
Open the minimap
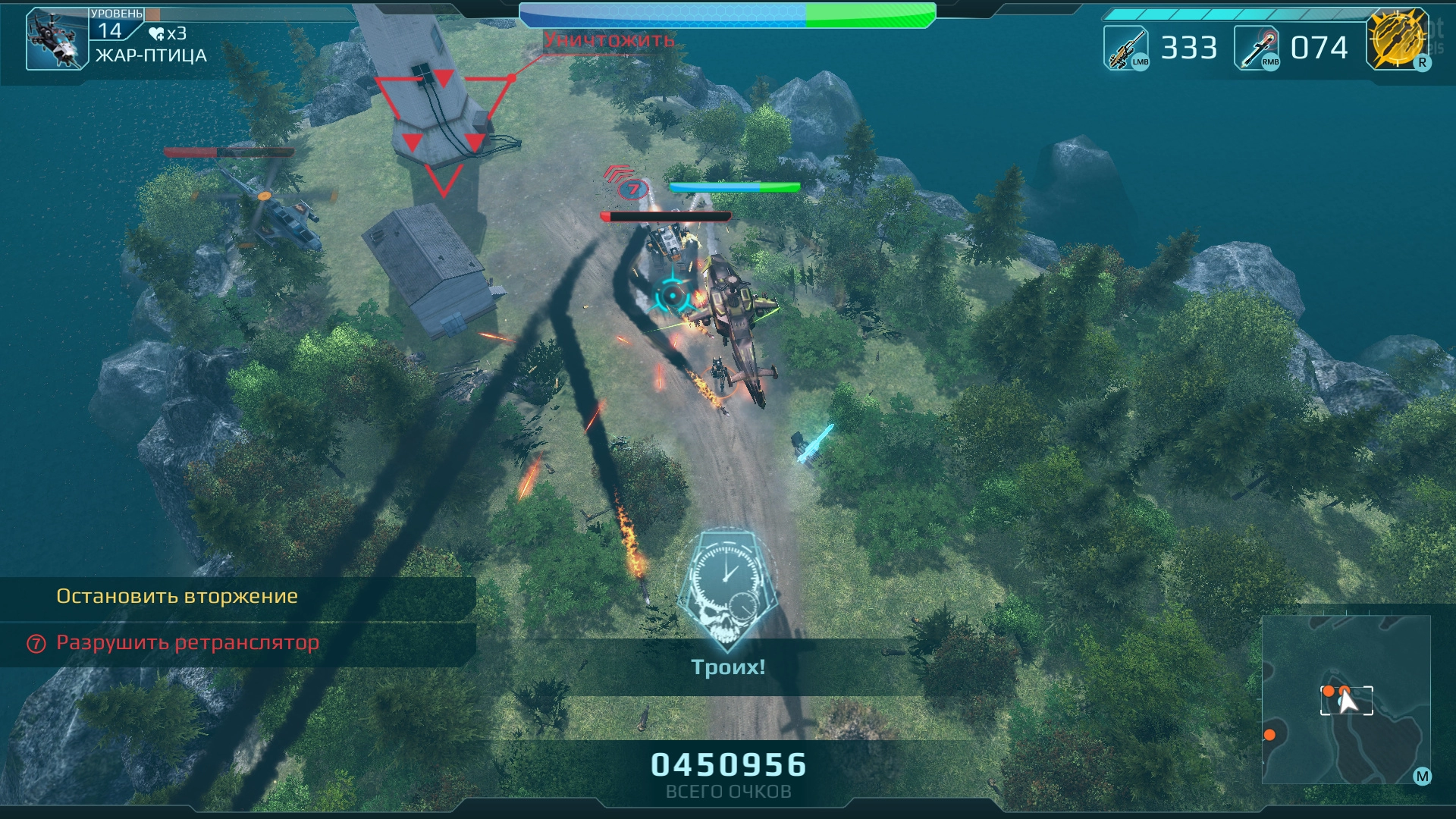point(1345,699)
